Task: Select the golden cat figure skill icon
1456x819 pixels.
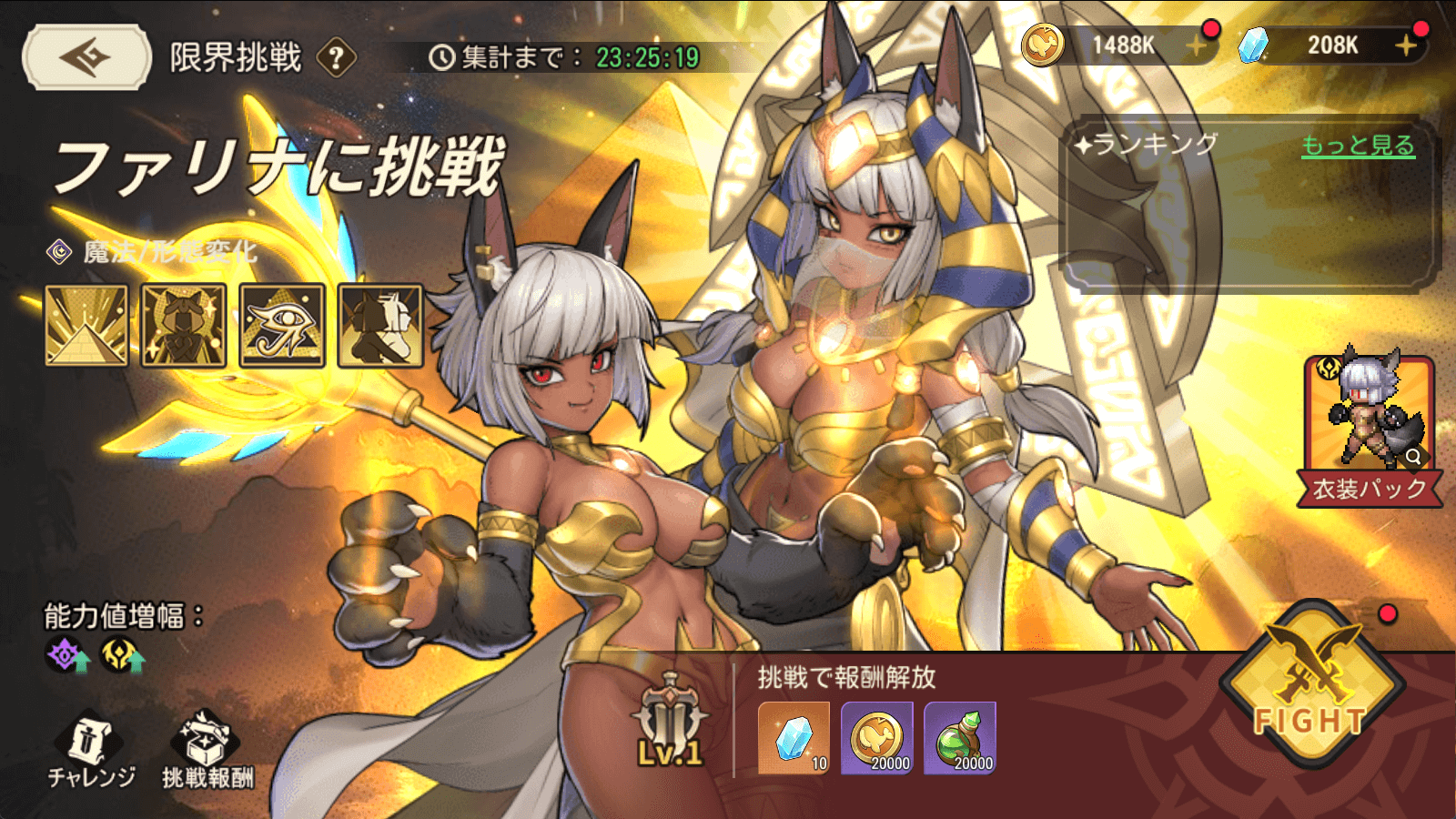Action: pos(184,325)
